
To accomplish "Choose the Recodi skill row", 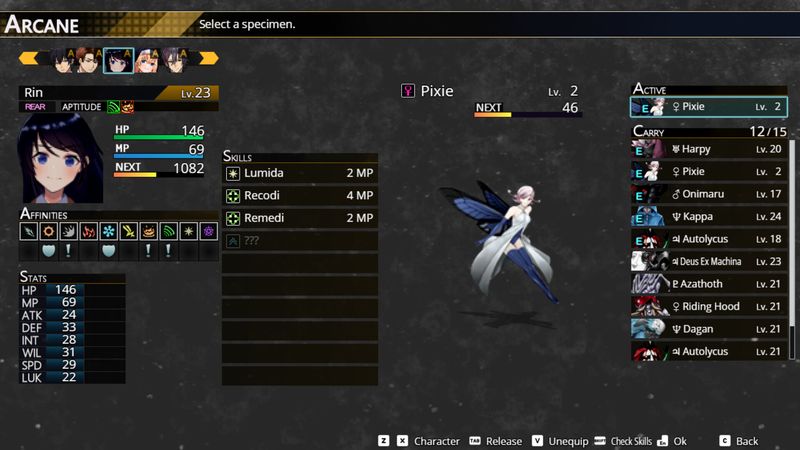I will [x=300, y=195].
